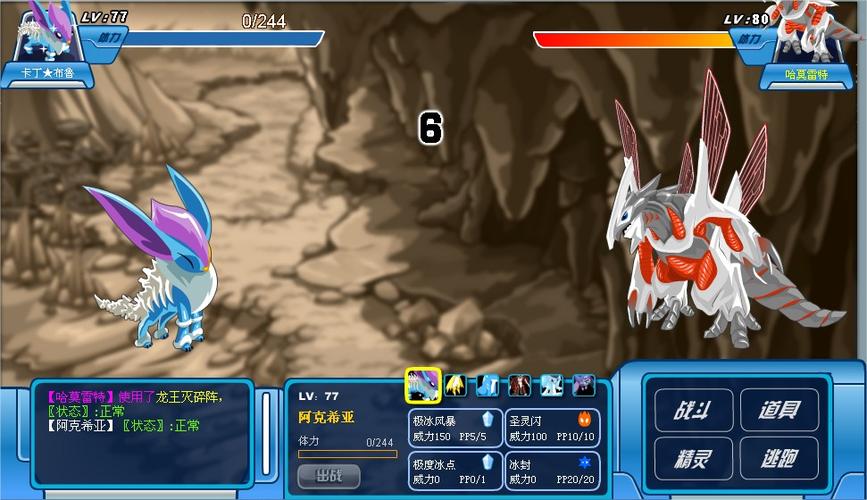
Task: Open the 道具 items menu
Action: (x=779, y=410)
